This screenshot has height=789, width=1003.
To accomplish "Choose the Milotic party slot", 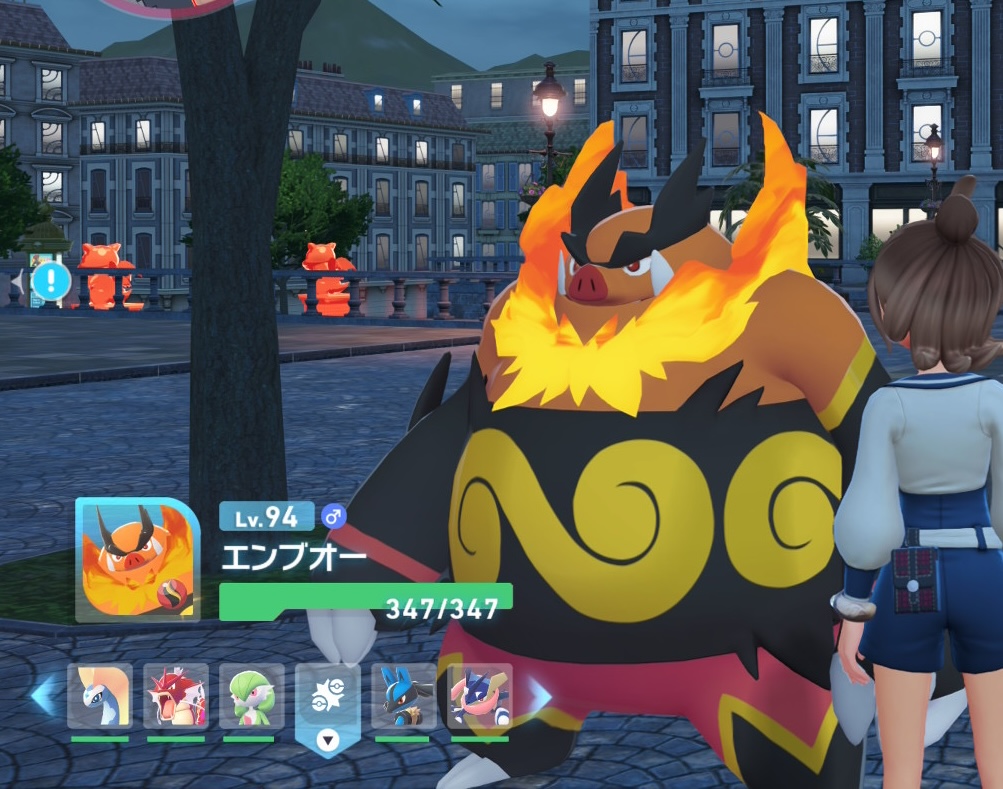I will pos(100,696).
